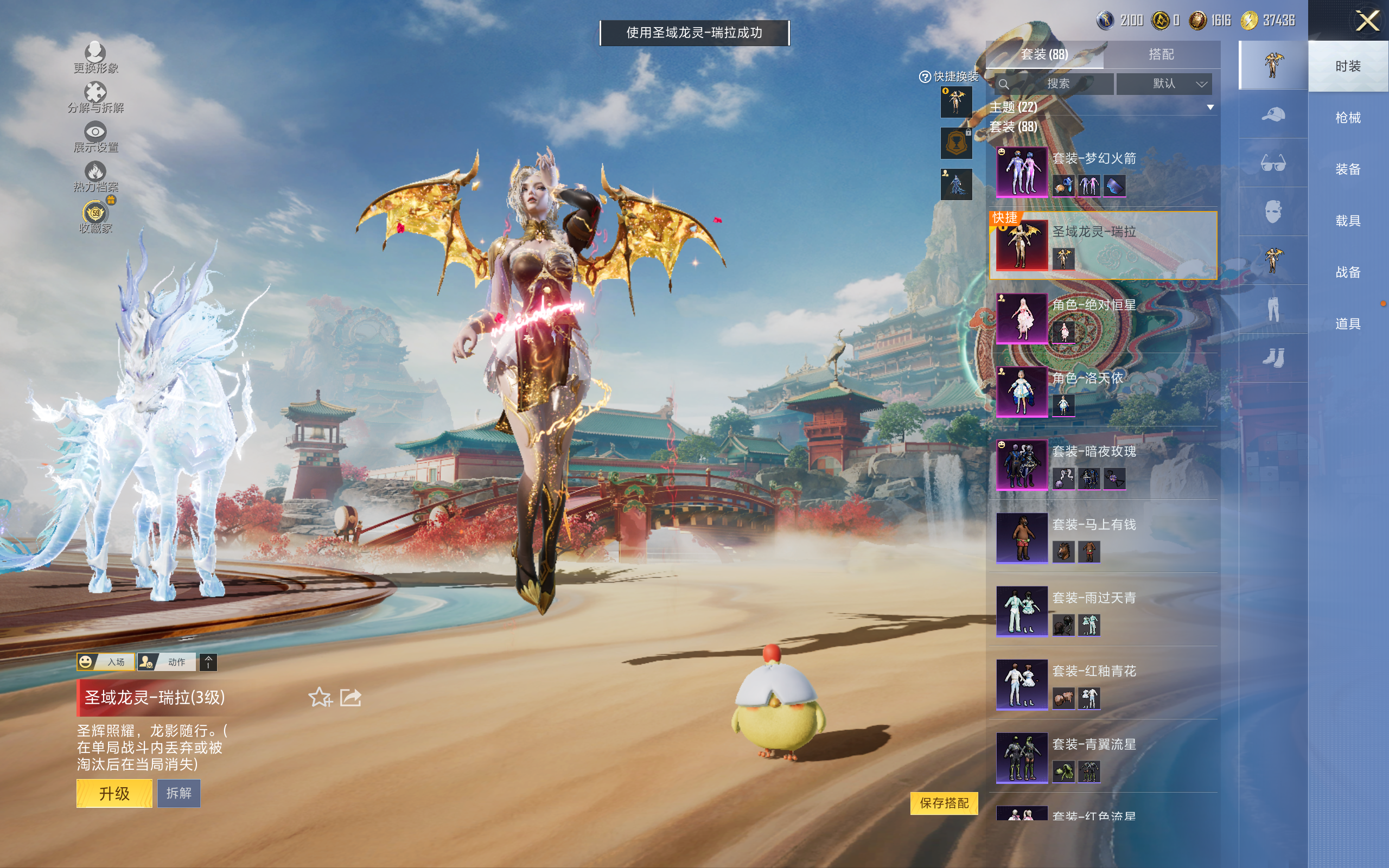
Task: Click the 拆解 dismantle button
Action: pyautogui.click(x=179, y=793)
